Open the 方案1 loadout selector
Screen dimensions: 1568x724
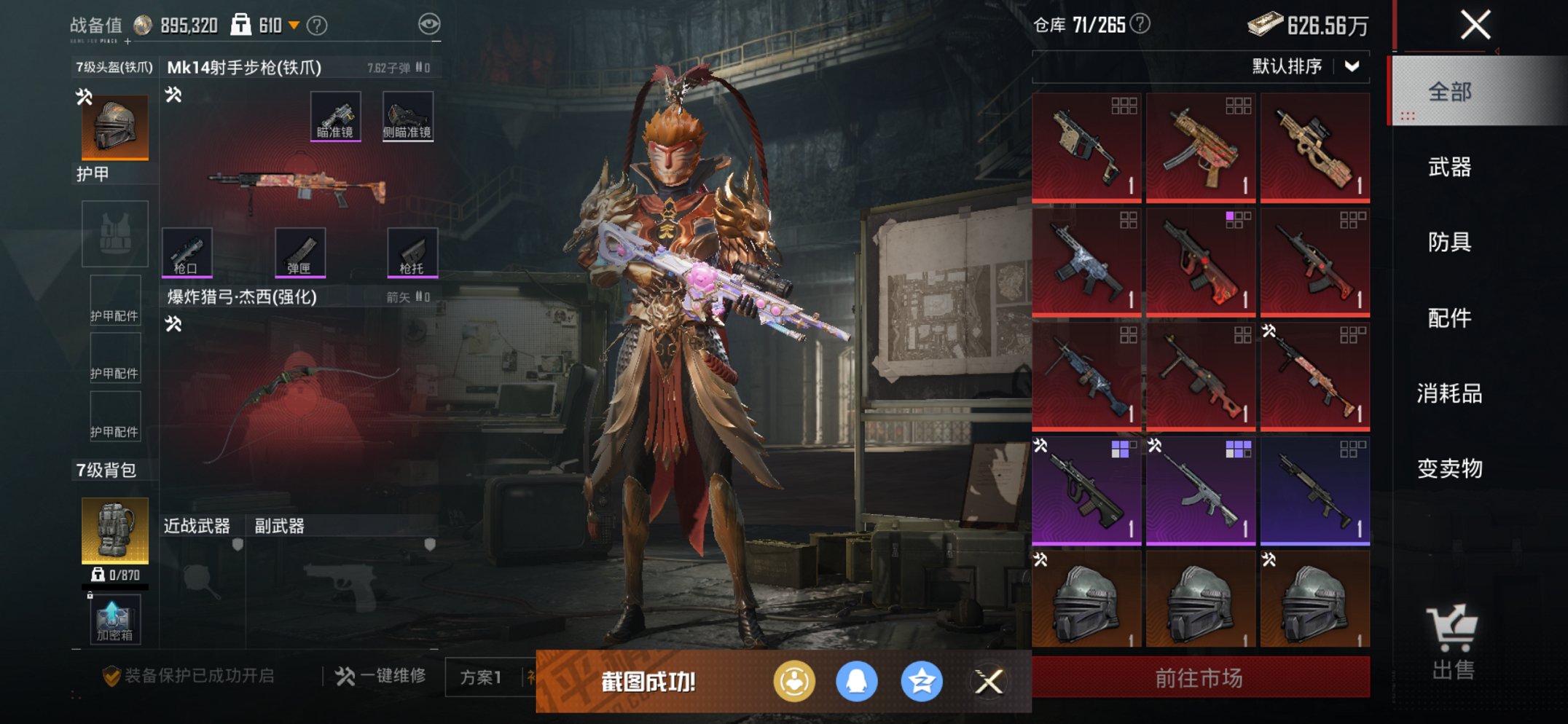481,677
